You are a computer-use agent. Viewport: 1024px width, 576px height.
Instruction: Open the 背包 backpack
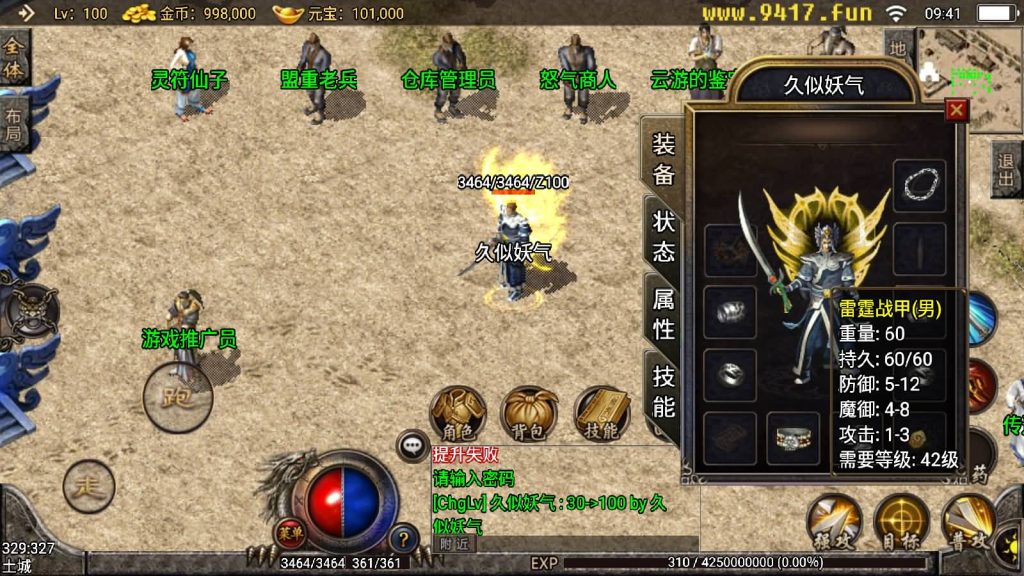click(x=530, y=413)
